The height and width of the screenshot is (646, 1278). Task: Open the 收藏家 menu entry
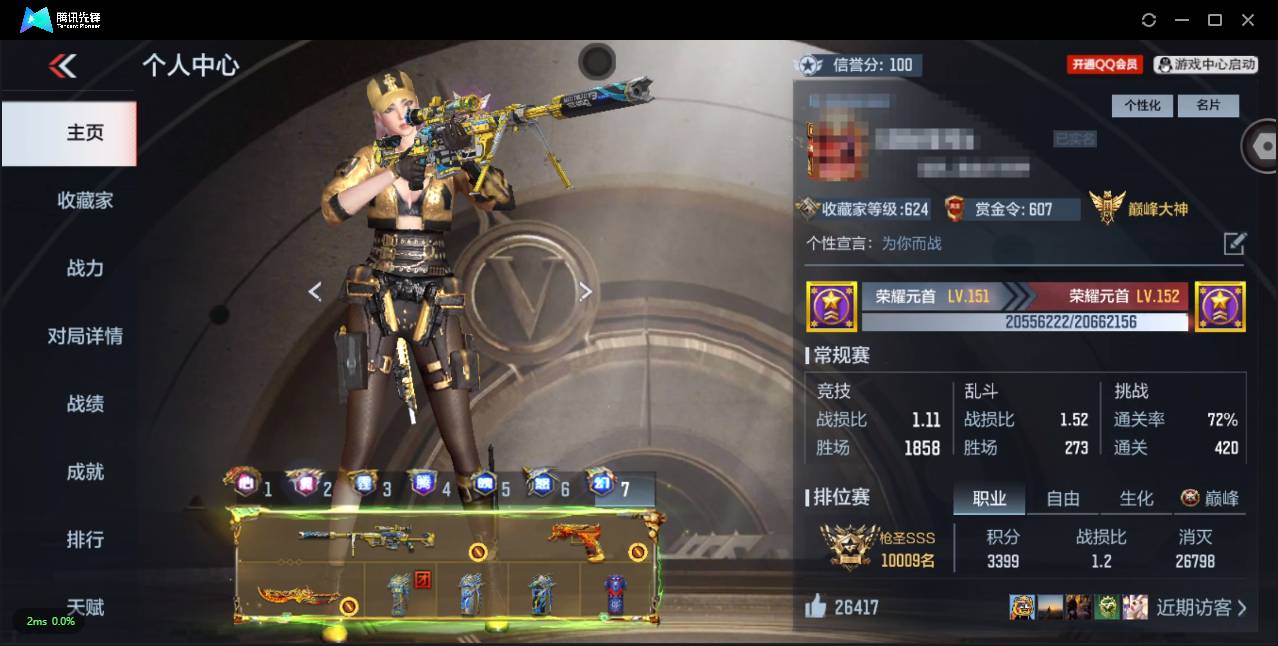(x=85, y=200)
